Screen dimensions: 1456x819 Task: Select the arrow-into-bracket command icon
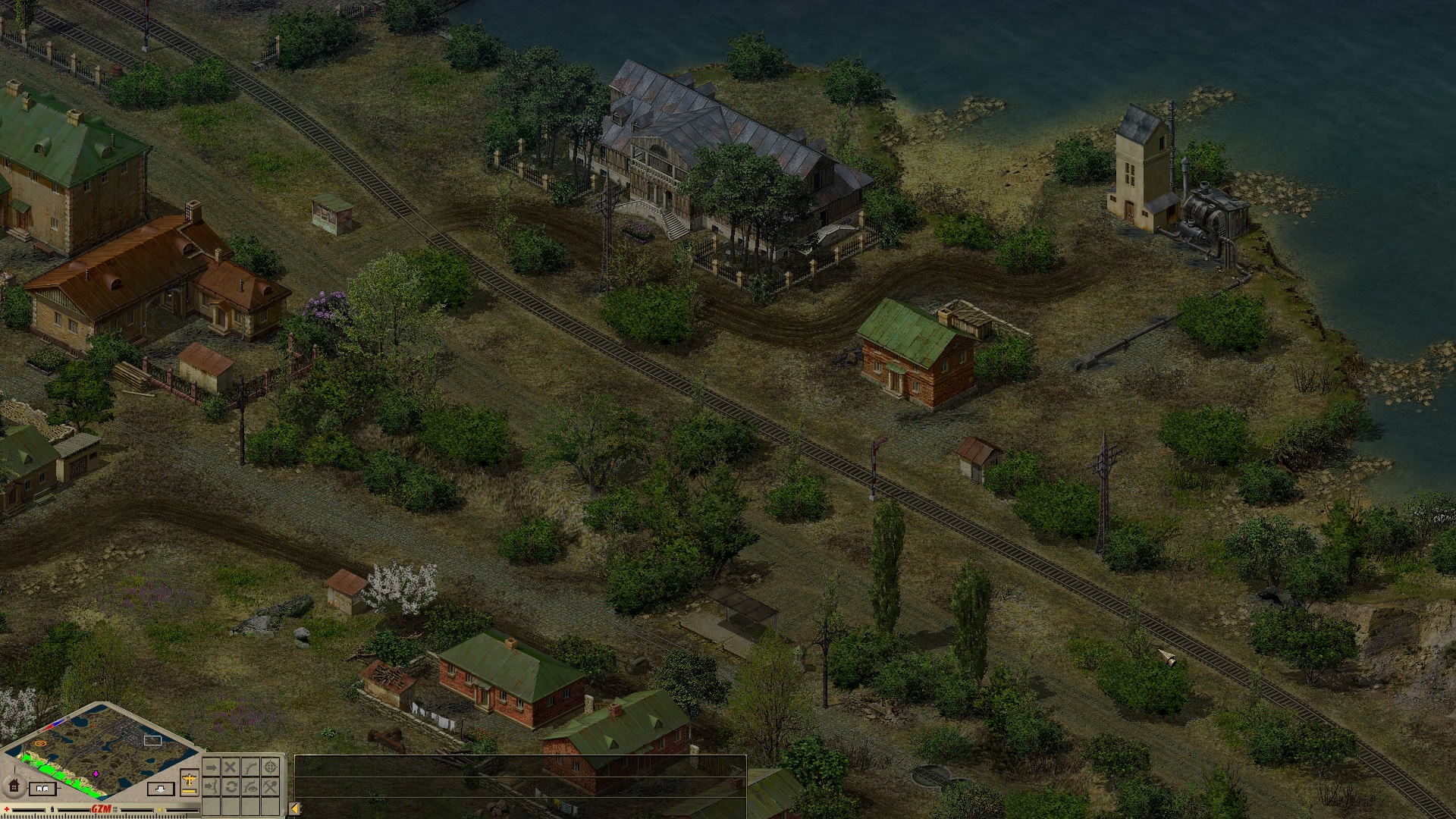(212, 786)
